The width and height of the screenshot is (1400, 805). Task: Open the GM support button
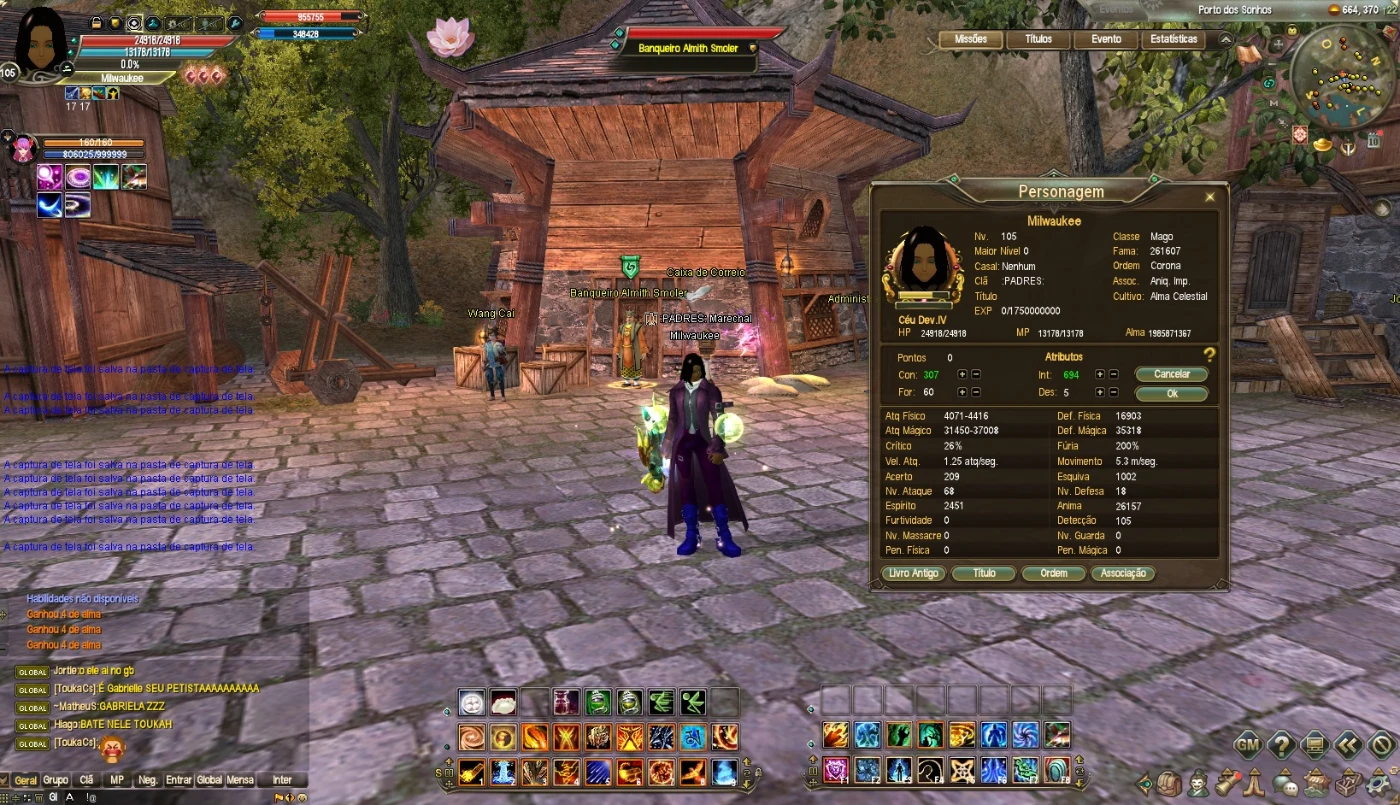[1247, 744]
